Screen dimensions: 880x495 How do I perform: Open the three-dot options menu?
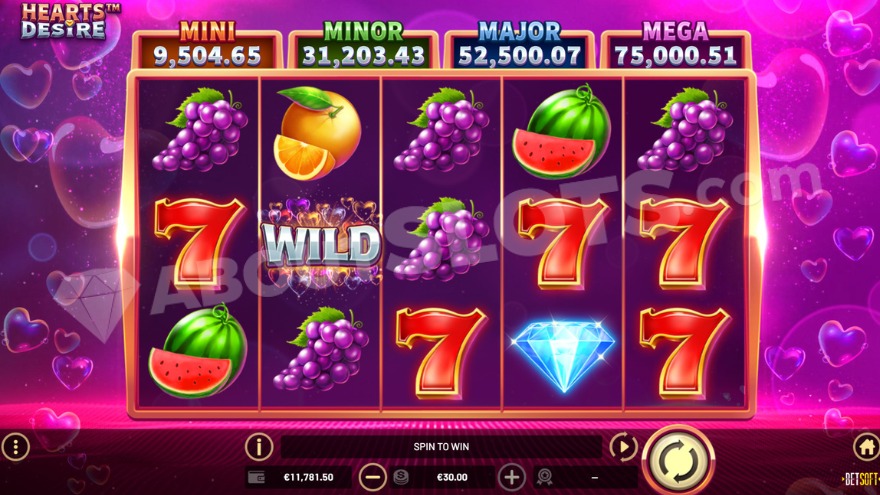[x=15, y=446]
